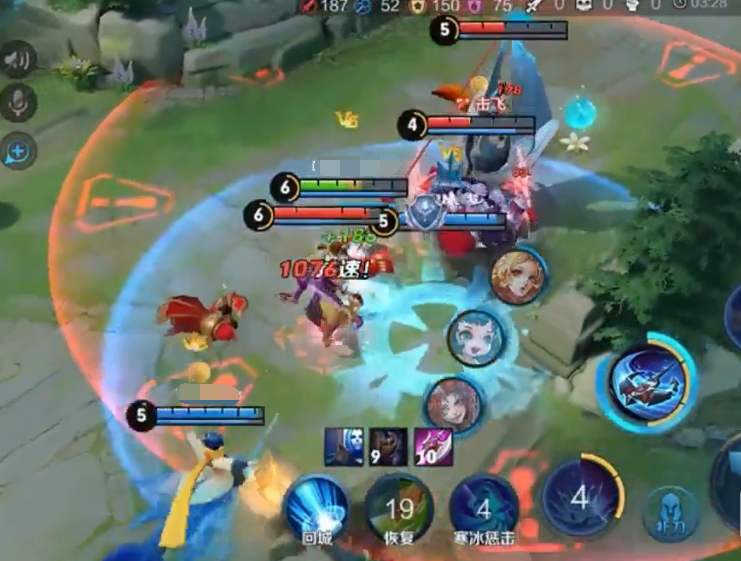Use the 恢复 heal skill

399,510
